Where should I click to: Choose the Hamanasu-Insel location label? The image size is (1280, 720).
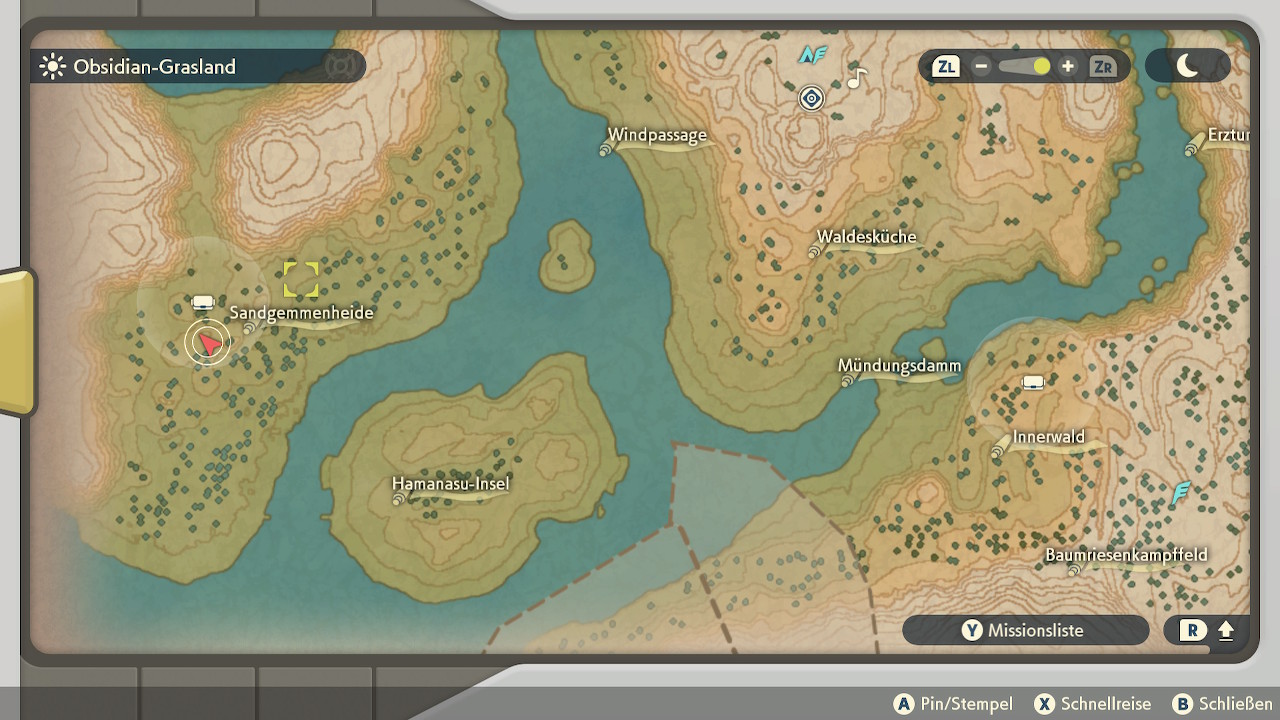453,485
